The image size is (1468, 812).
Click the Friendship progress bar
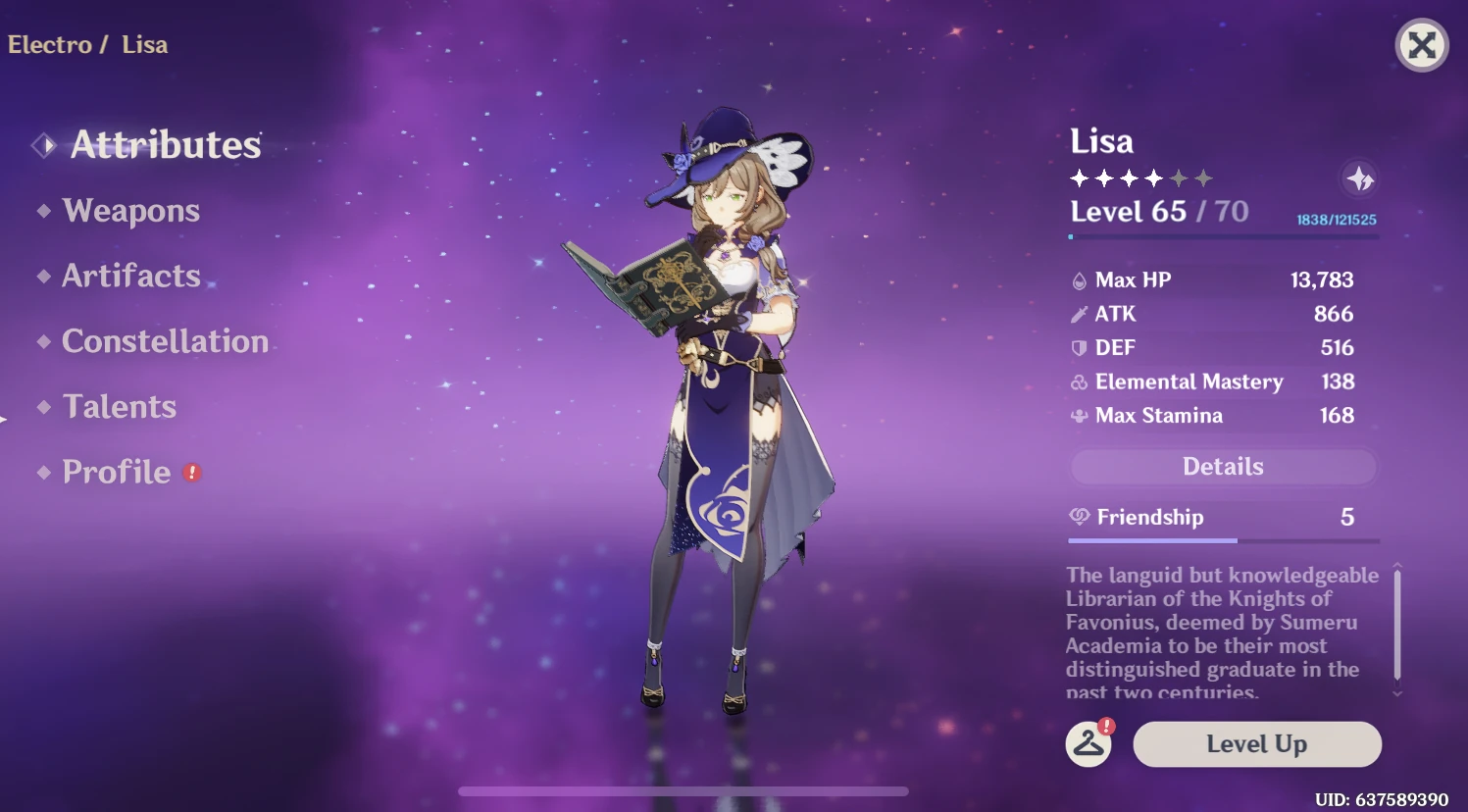[x=1222, y=539]
